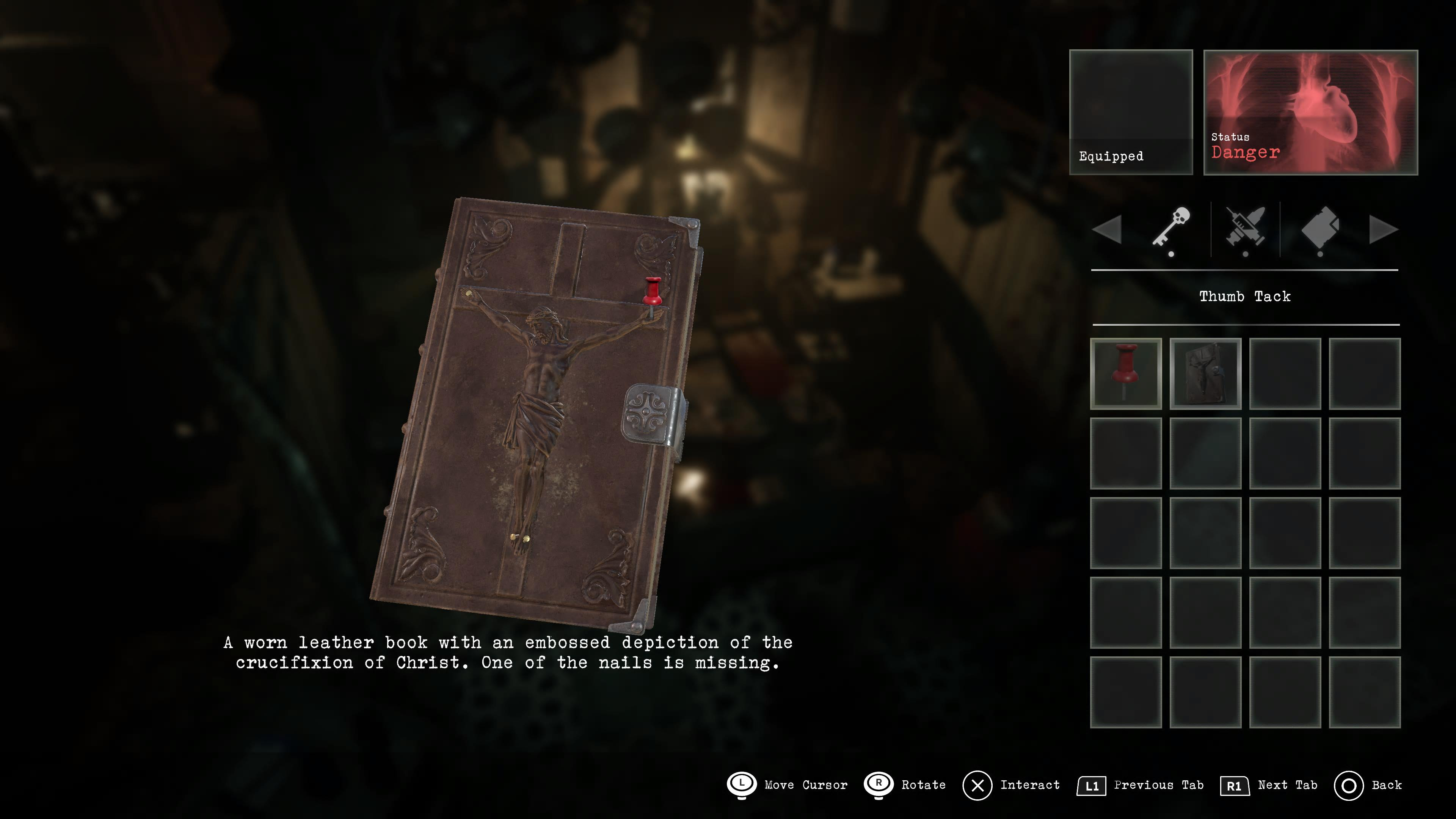
Task: Select the leather book inventory slot
Action: [x=1205, y=373]
